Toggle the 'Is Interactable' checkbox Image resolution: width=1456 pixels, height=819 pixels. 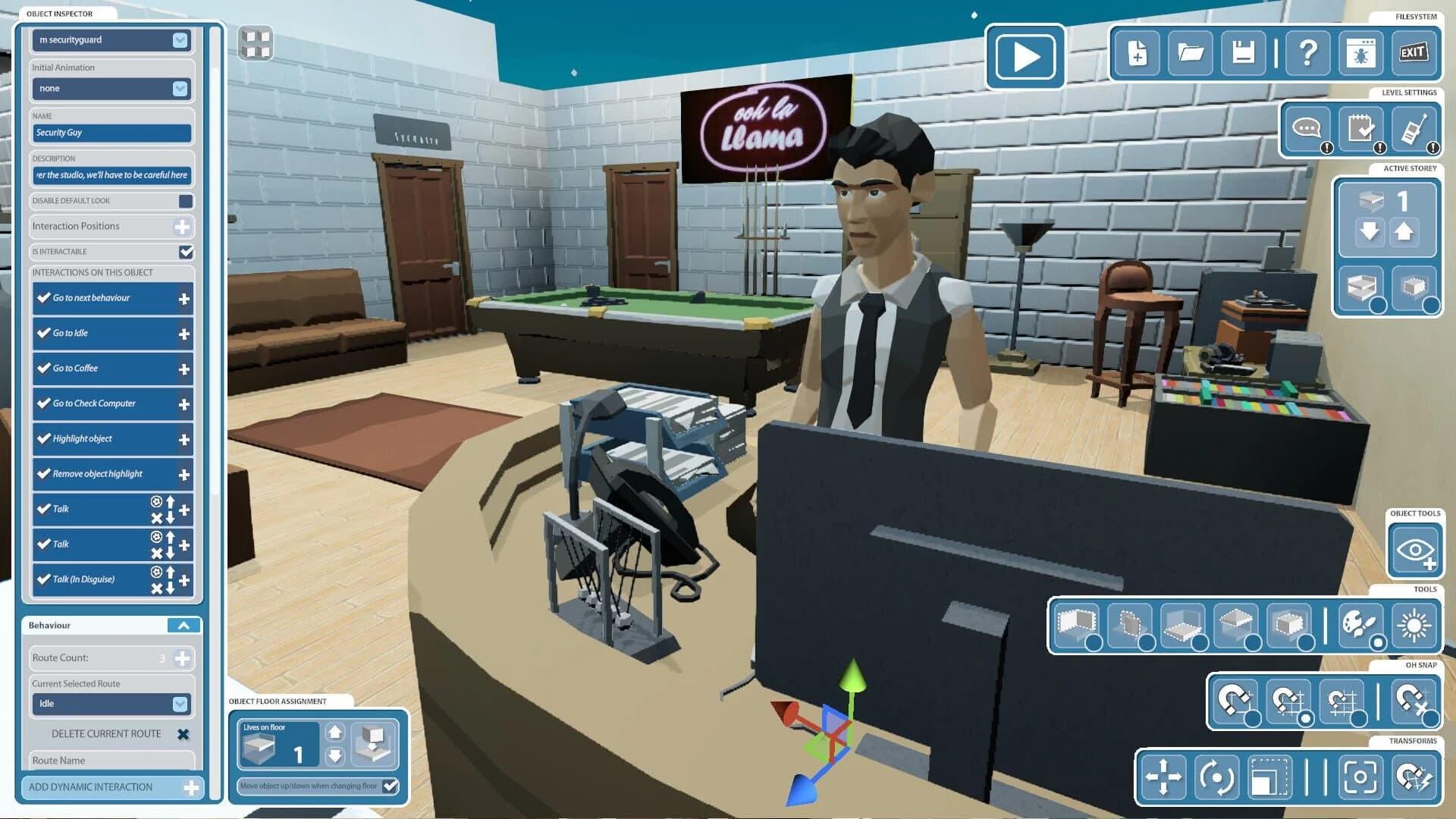coord(184,251)
